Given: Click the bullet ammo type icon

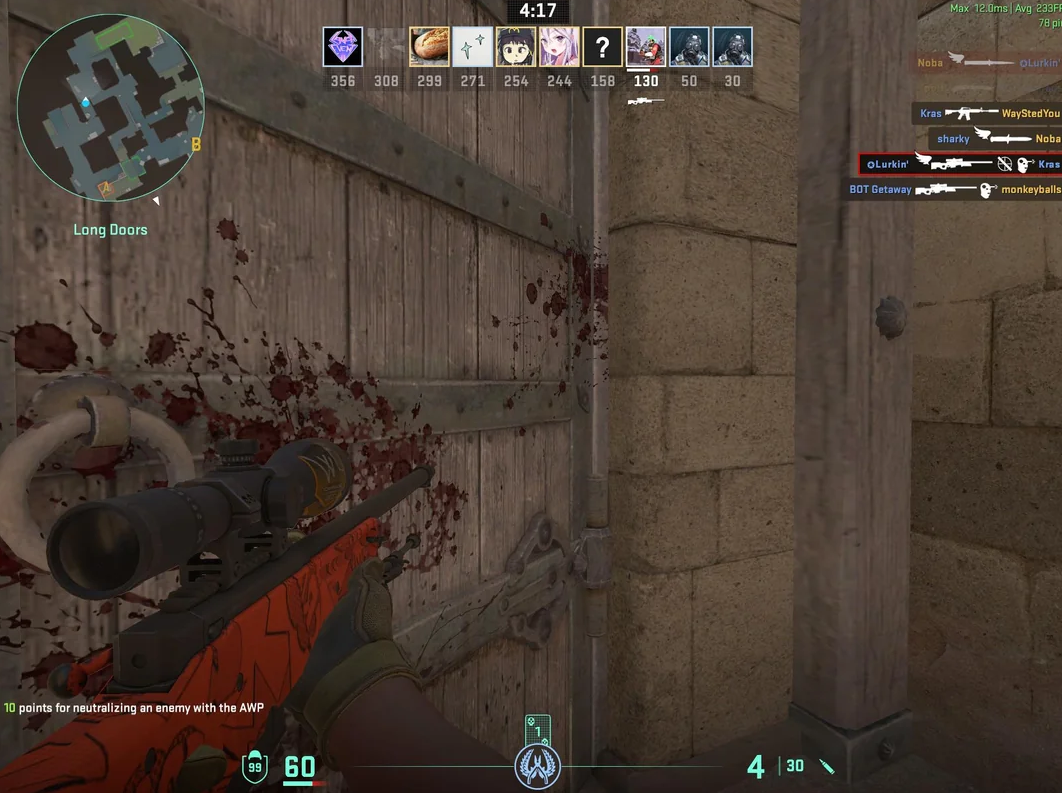Looking at the screenshot, I should (x=827, y=766).
